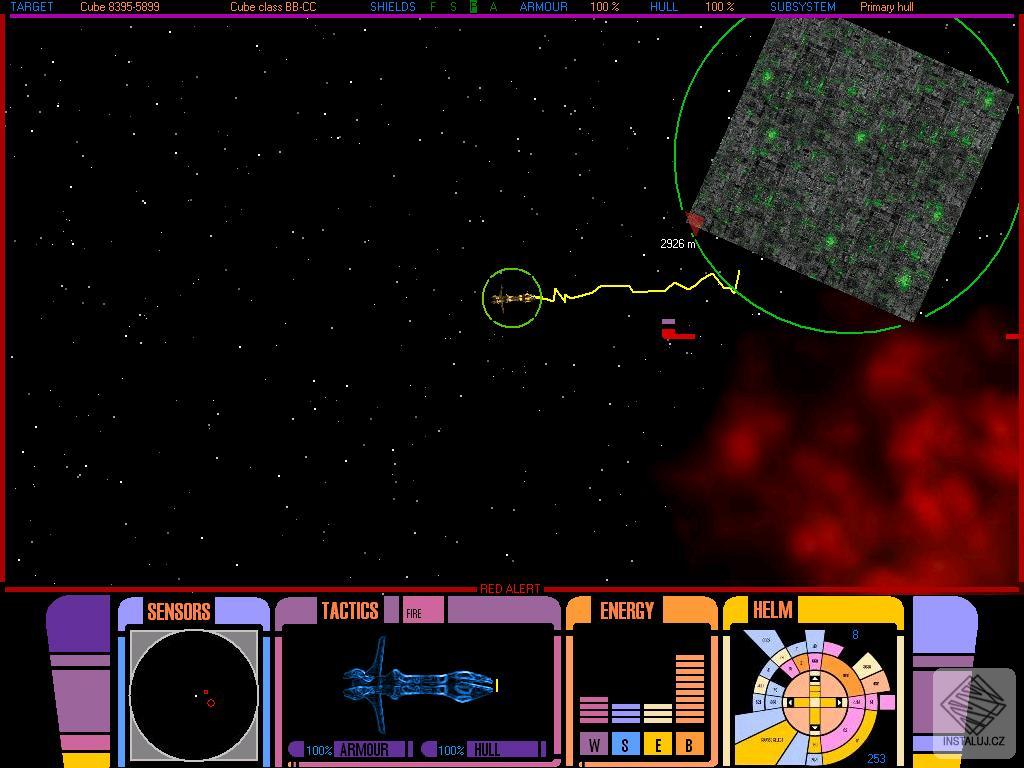The image size is (1024, 768).
Task: Select the B energy allocation button
Action: (x=689, y=744)
